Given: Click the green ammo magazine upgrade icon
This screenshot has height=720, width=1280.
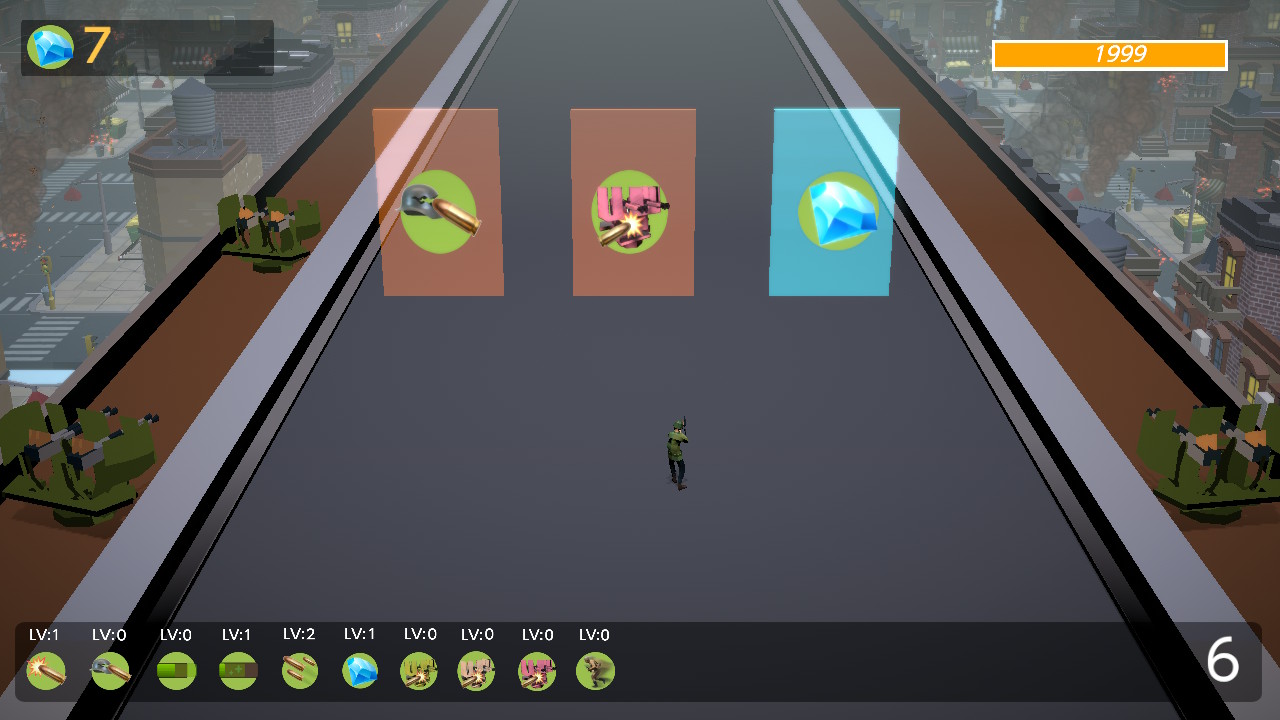Looking at the screenshot, I should pos(176,670).
